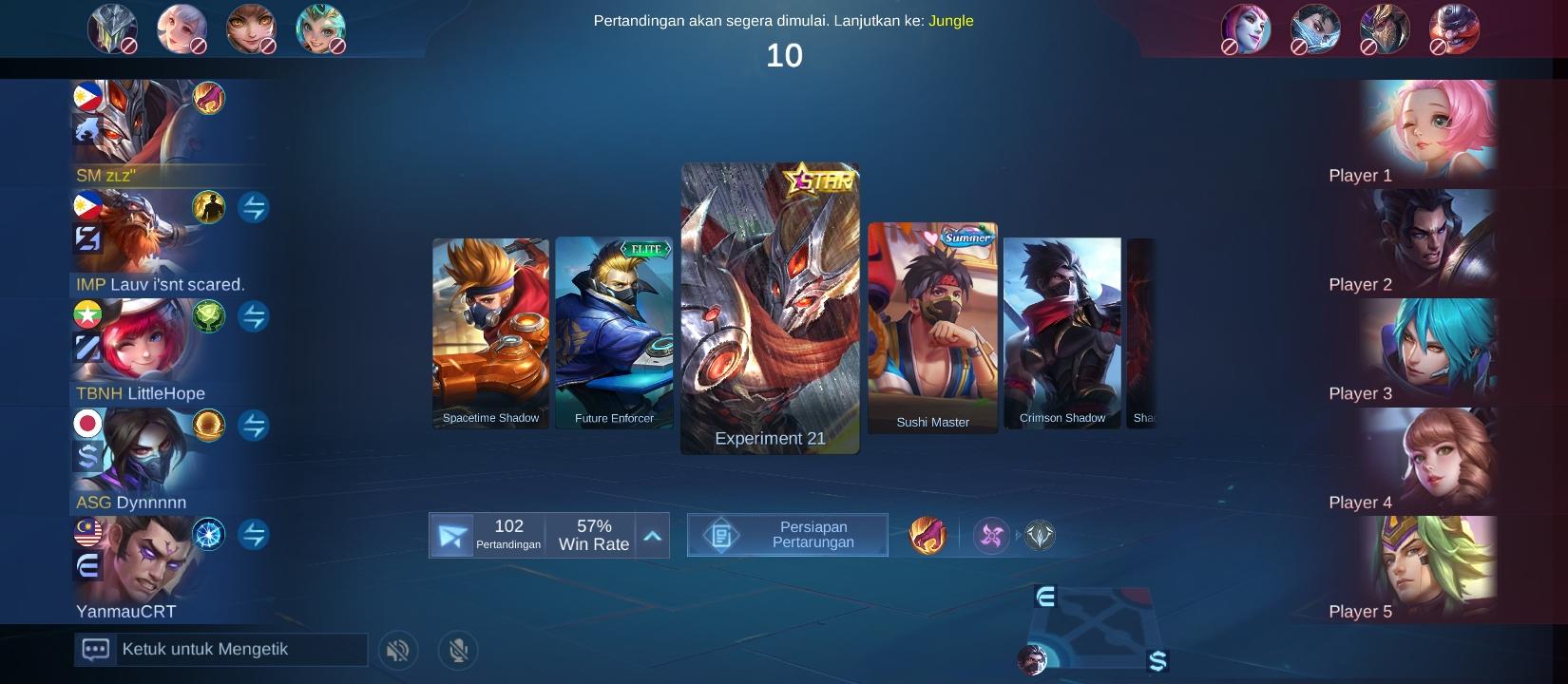Toggle the Retribution spell icon on SM zLz's row

click(x=211, y=97)
